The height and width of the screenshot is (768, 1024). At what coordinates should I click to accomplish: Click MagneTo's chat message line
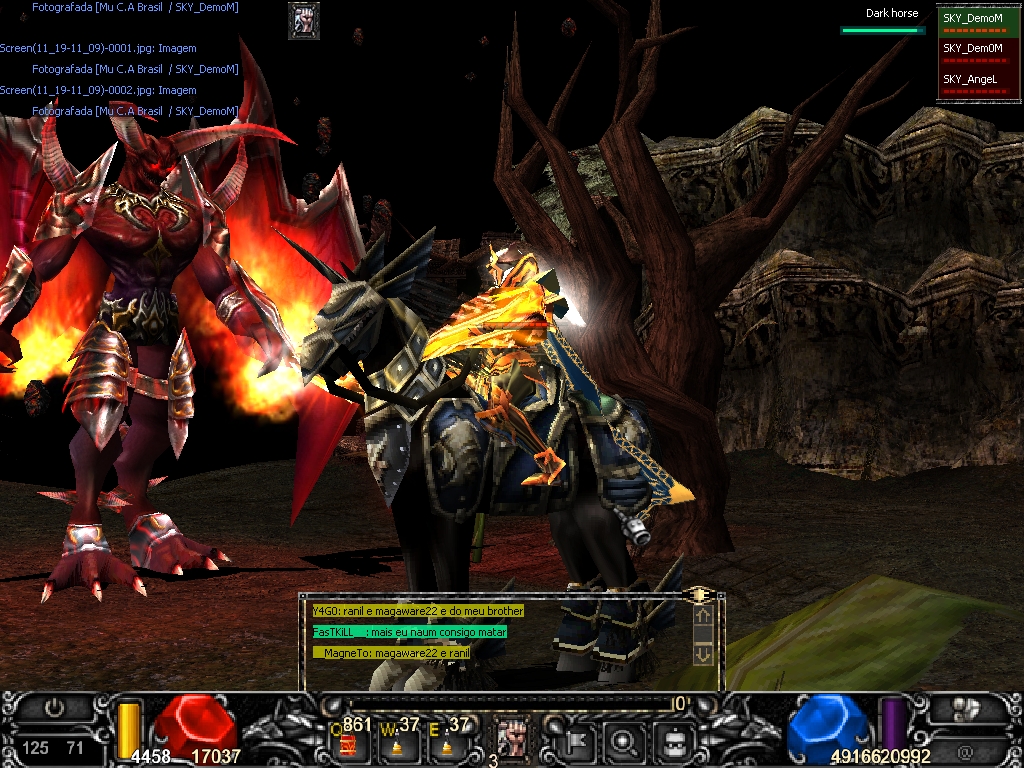392,652
